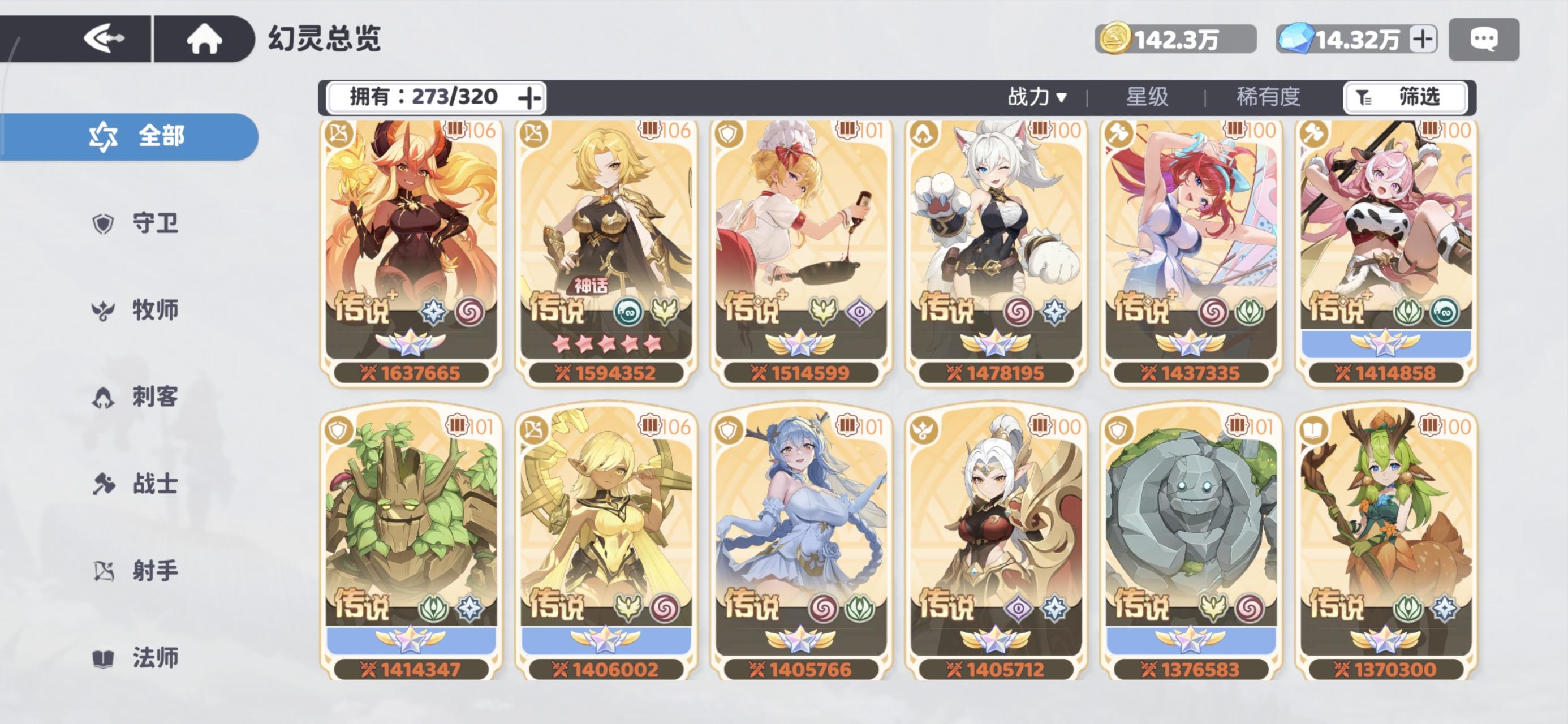This screenshot has width=1568, height=724.
Task: Switch to the 全部 tab in sidebar
Action: pyautogui.click(x=153, y=137)
